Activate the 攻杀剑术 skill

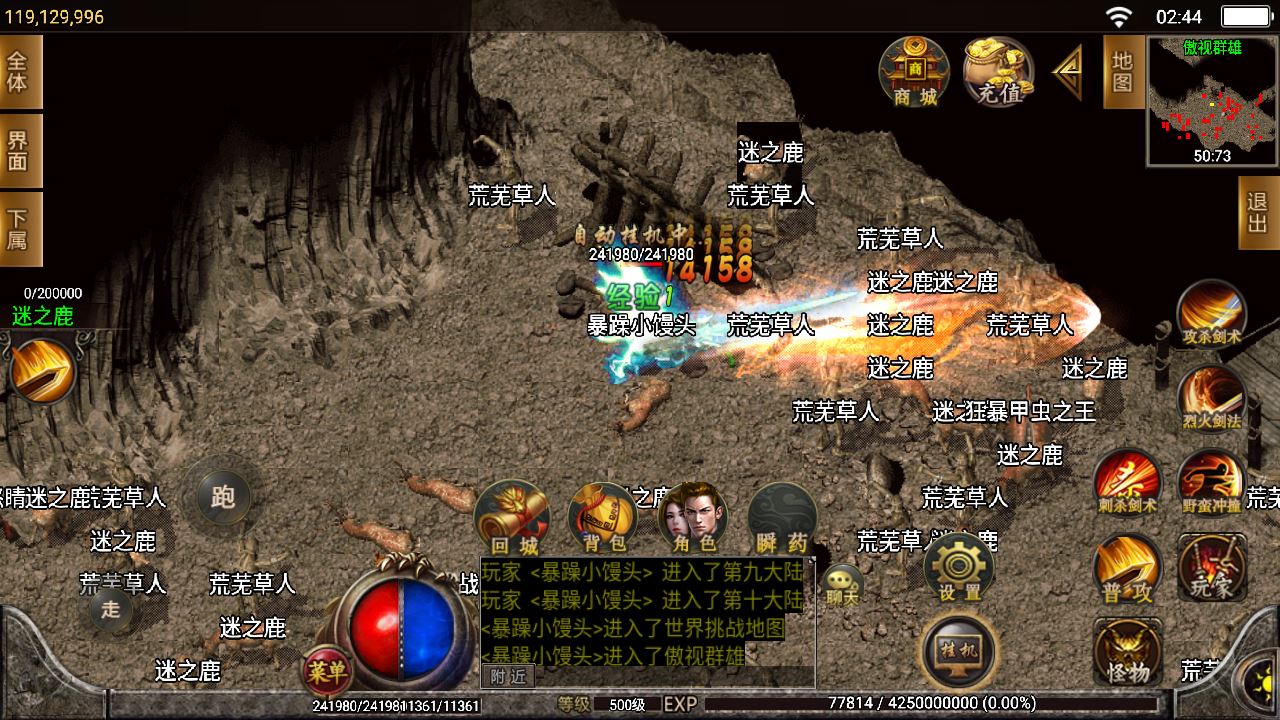click(x=1211, y=314)
